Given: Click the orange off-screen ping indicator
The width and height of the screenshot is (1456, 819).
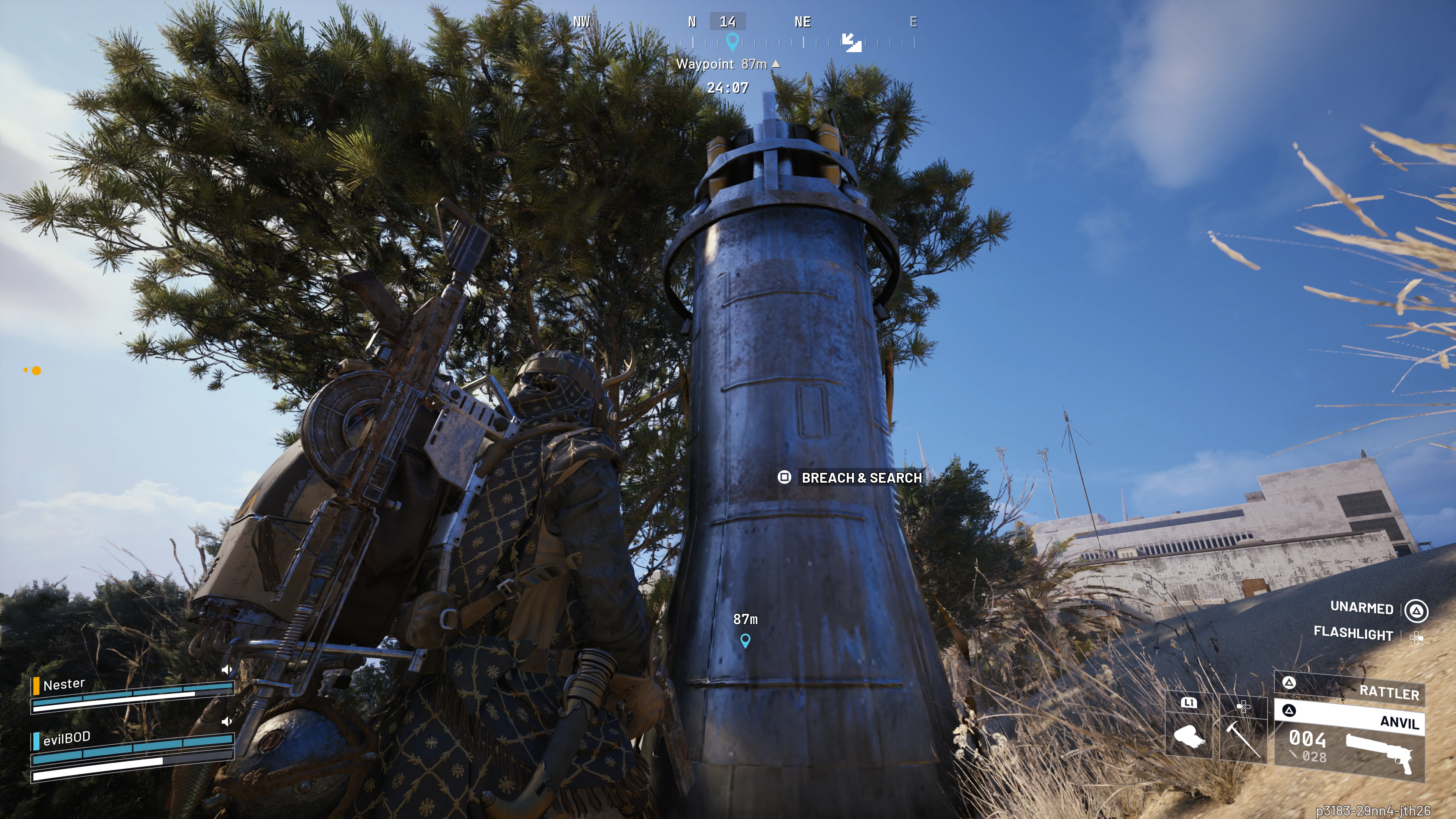Looking at the screenshot, I should (x=36, y=371).
